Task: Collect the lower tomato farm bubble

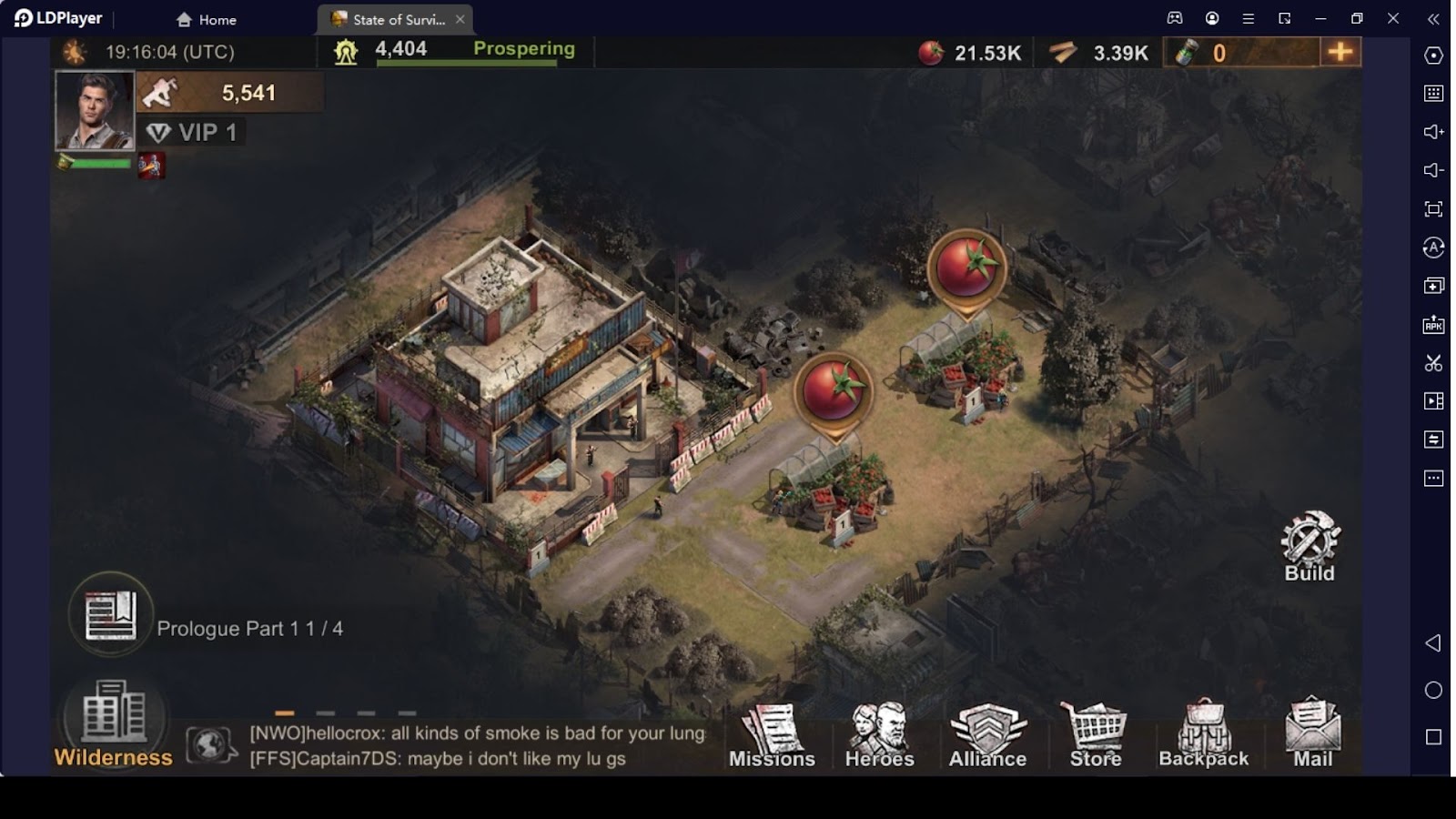Action: point(833,390)
